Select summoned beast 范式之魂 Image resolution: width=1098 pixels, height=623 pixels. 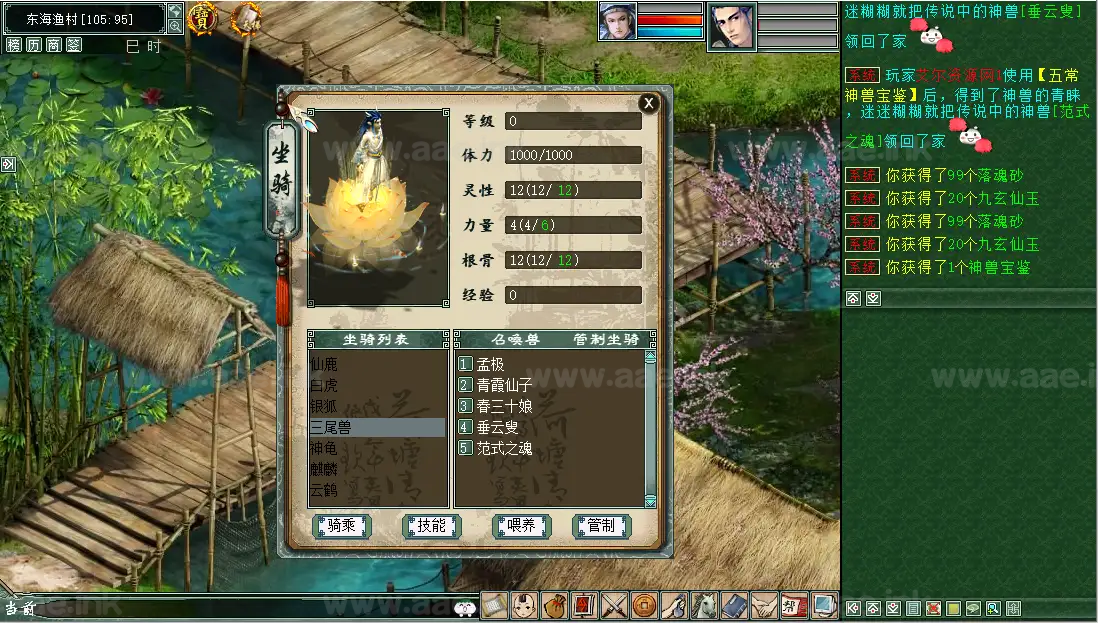pos(504,448)
